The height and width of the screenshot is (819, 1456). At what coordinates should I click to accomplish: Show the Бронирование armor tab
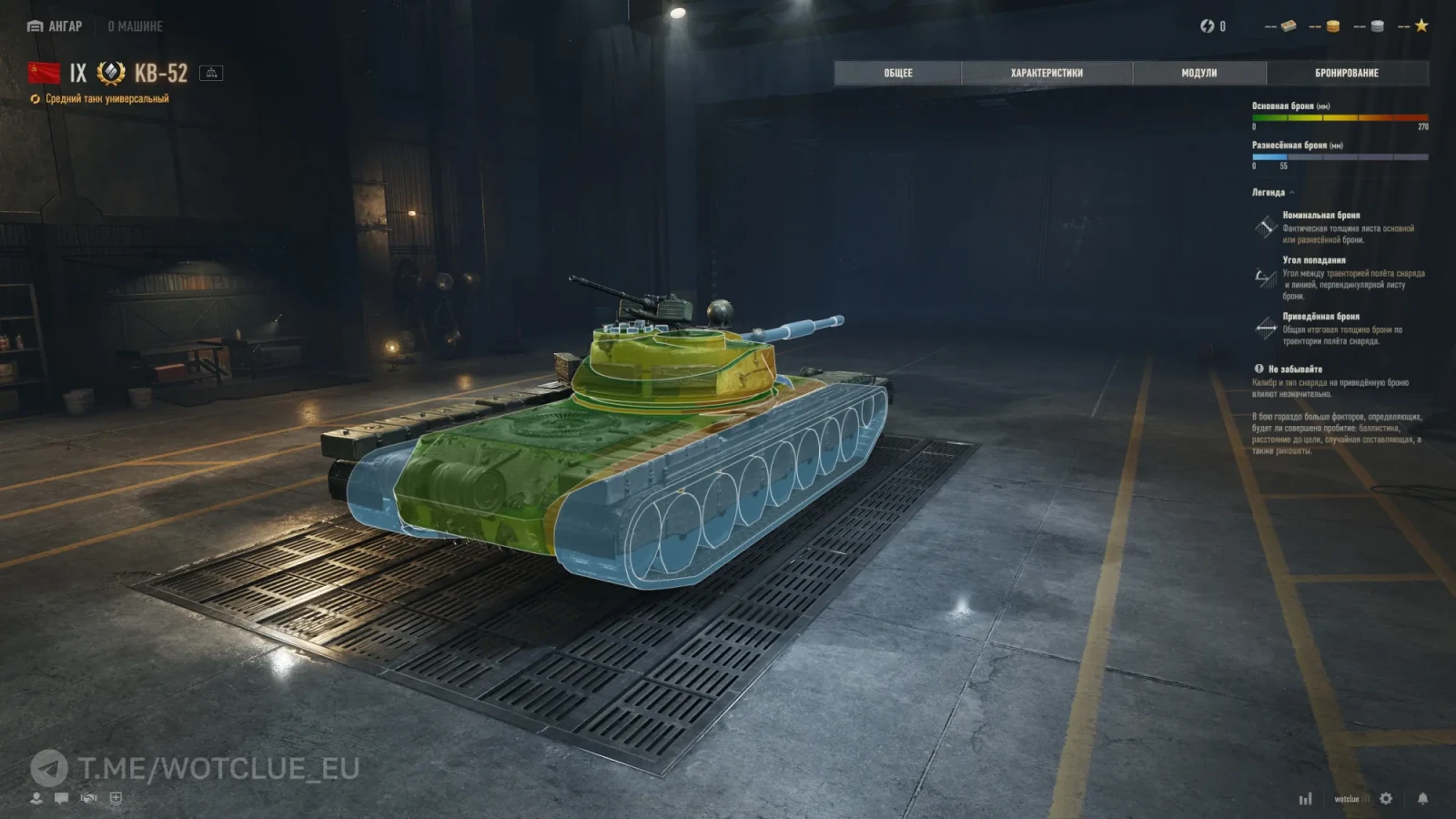tap(1347, 73)
